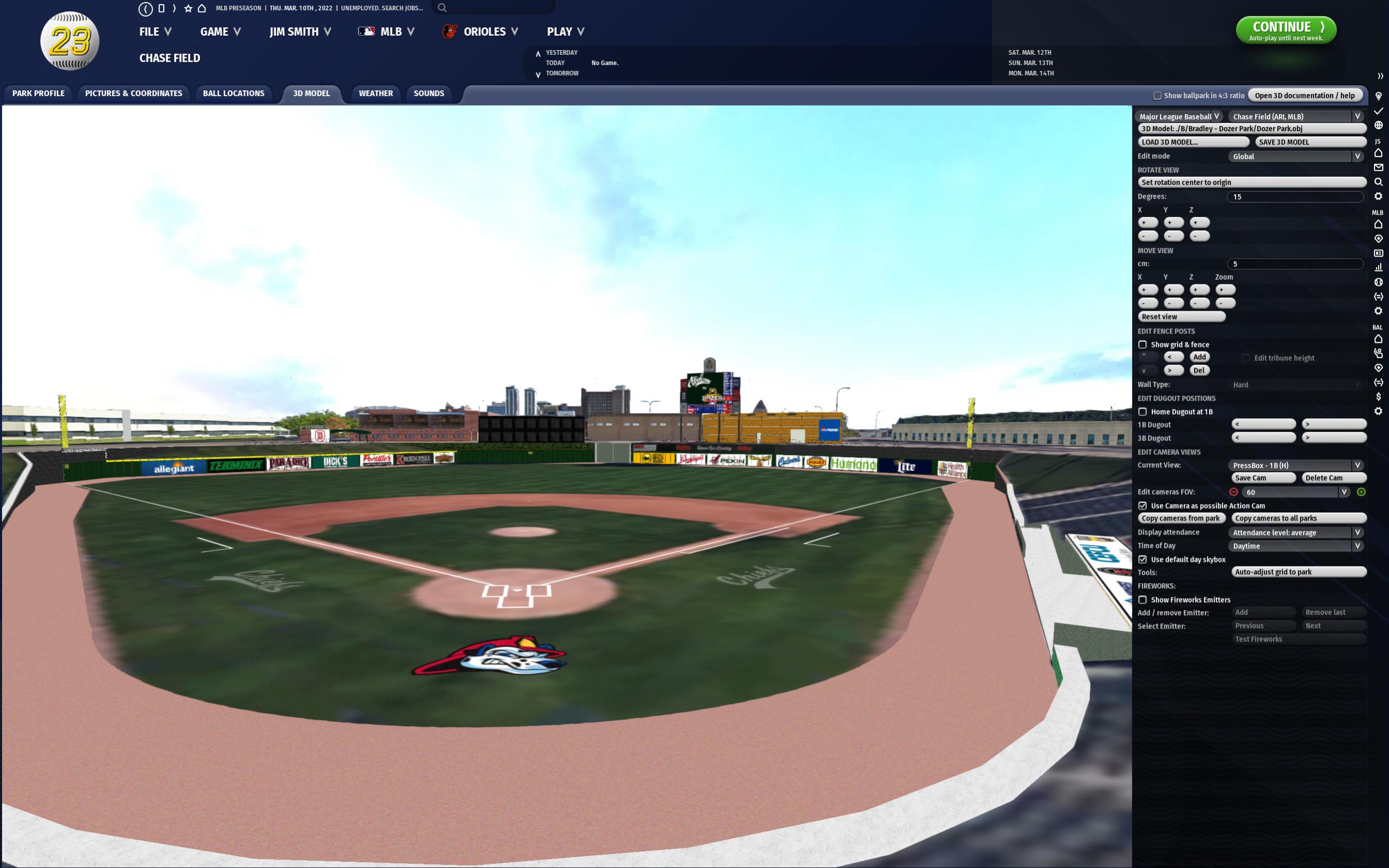Select the Sounds tab

tap(428, 94)
